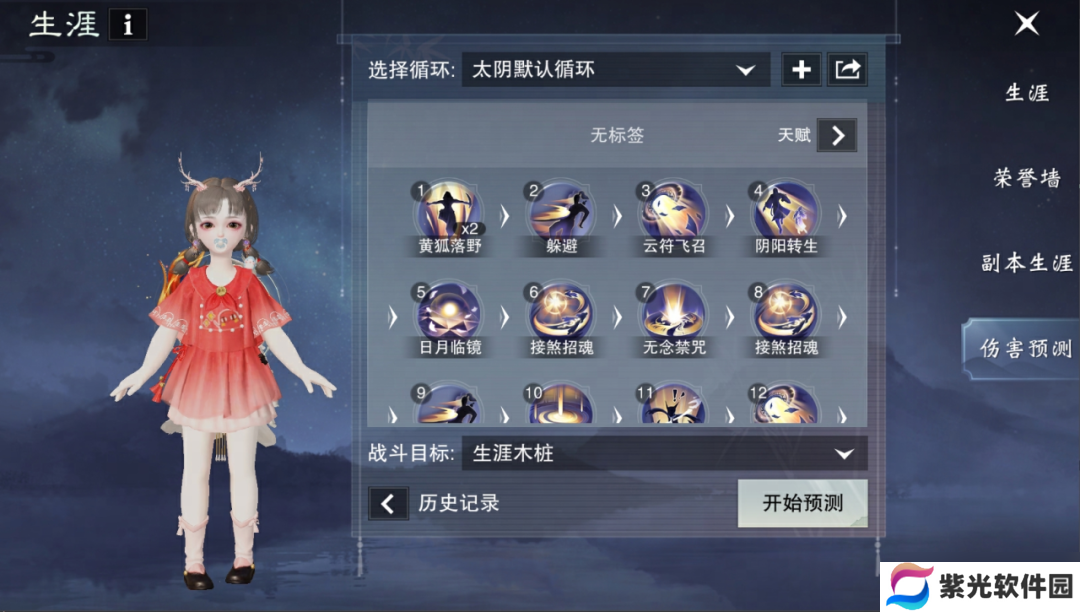This screenshot has height=612, width=1080.
Task: Select the 云符飞召 skill icon
Action: tap(674, 210)
